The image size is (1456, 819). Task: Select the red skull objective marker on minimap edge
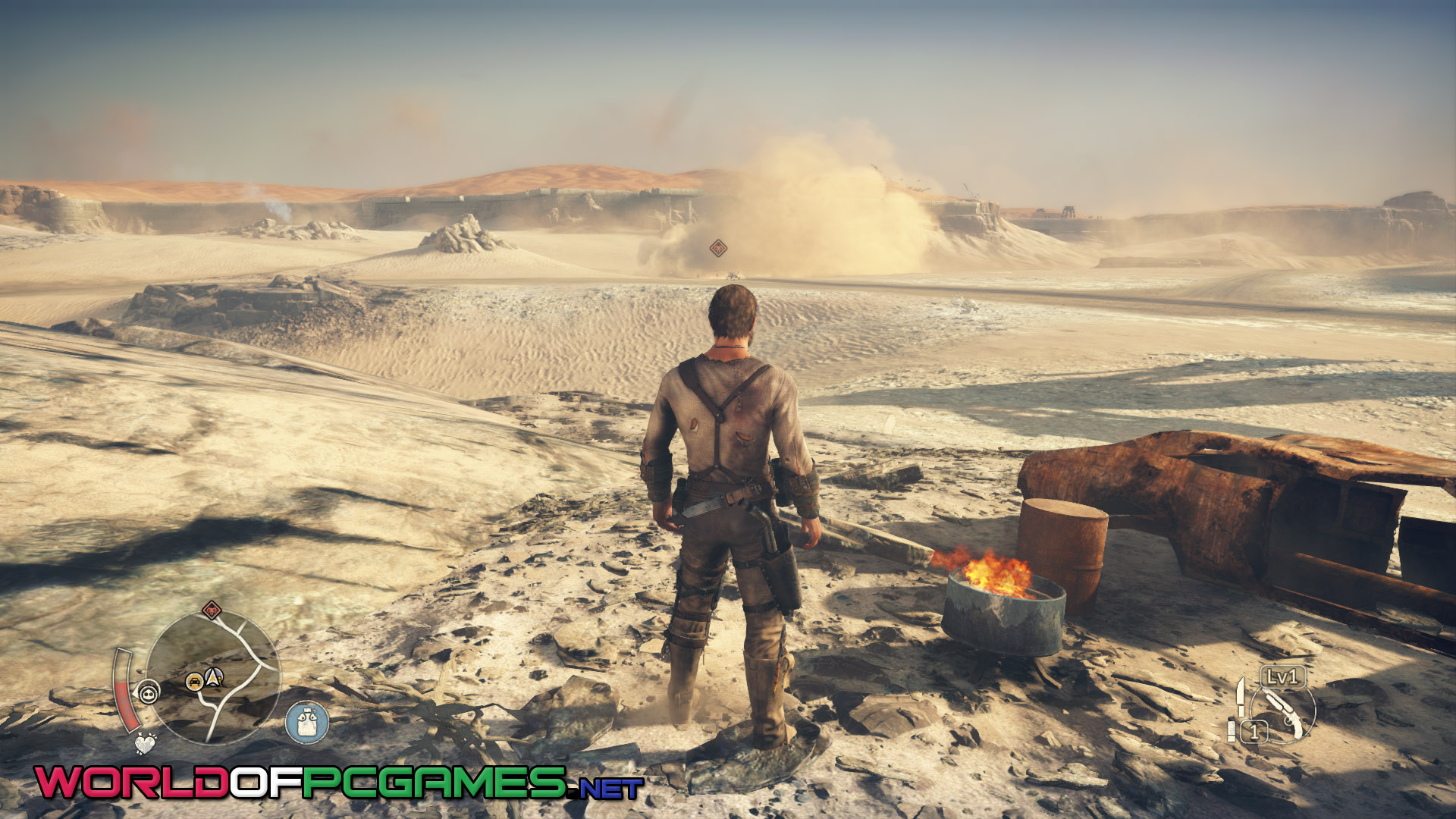(212, 609)
